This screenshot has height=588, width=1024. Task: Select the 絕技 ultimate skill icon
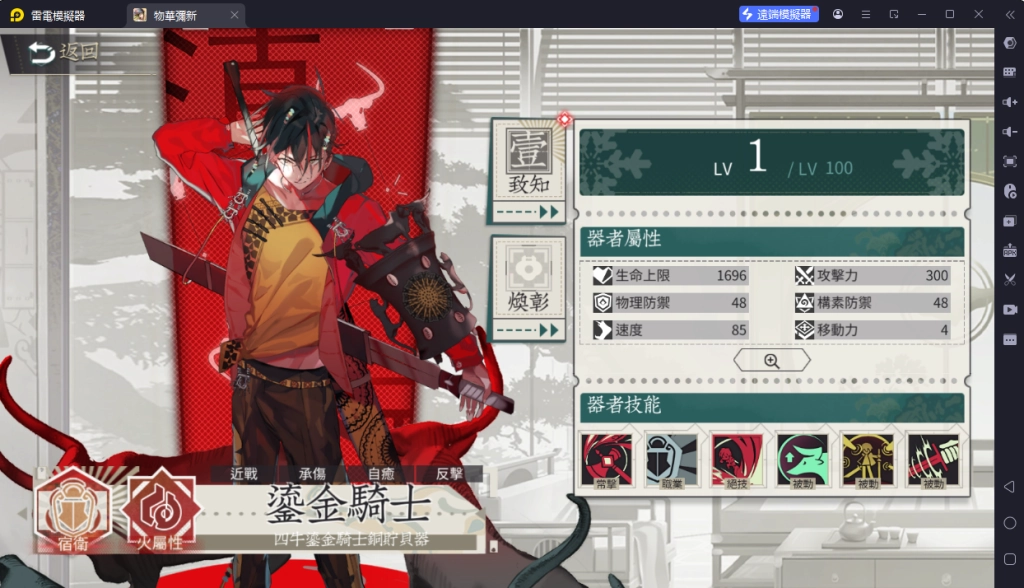pos(737,461)
